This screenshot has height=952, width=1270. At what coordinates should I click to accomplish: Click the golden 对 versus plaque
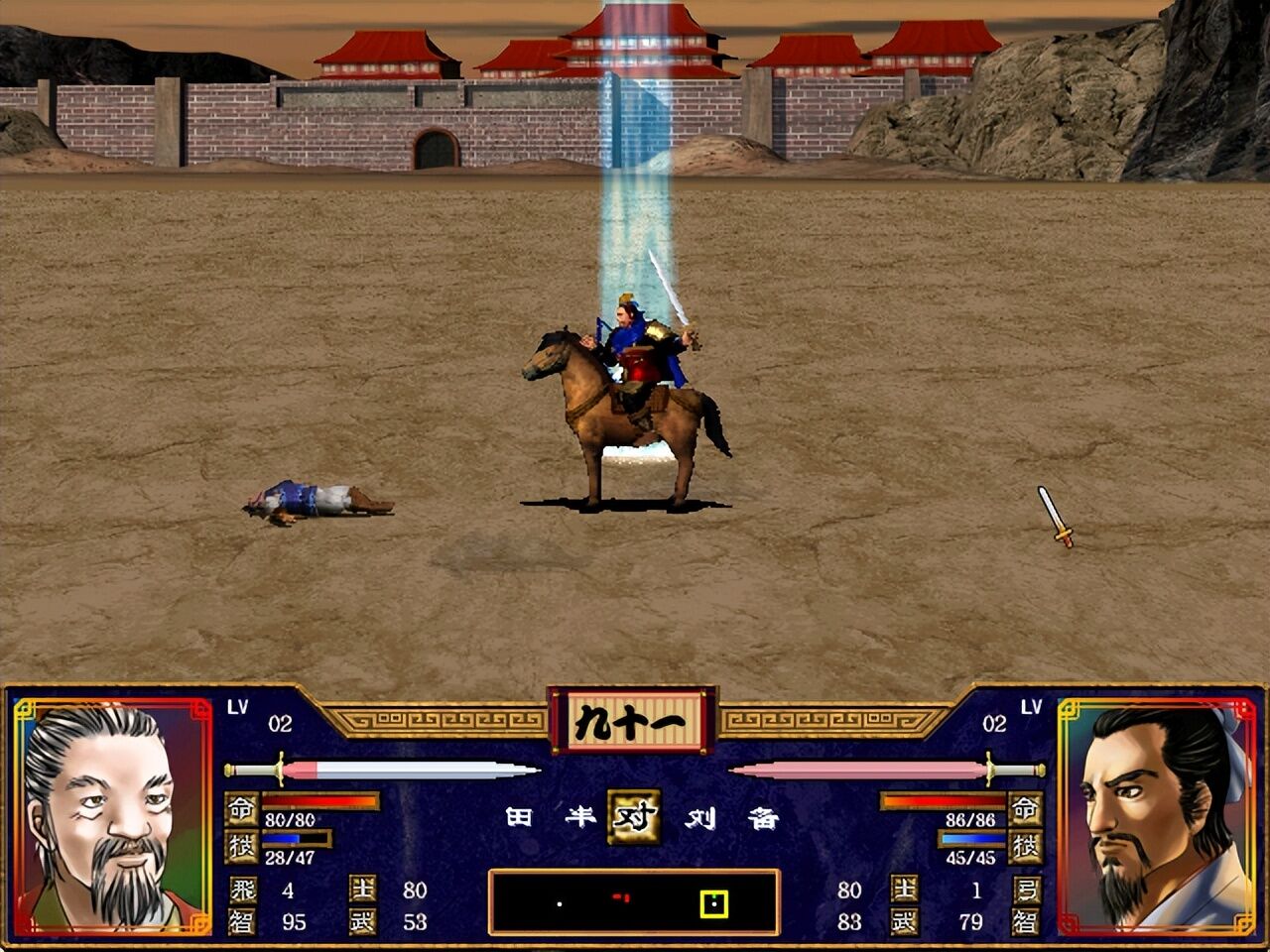(636, 819)
